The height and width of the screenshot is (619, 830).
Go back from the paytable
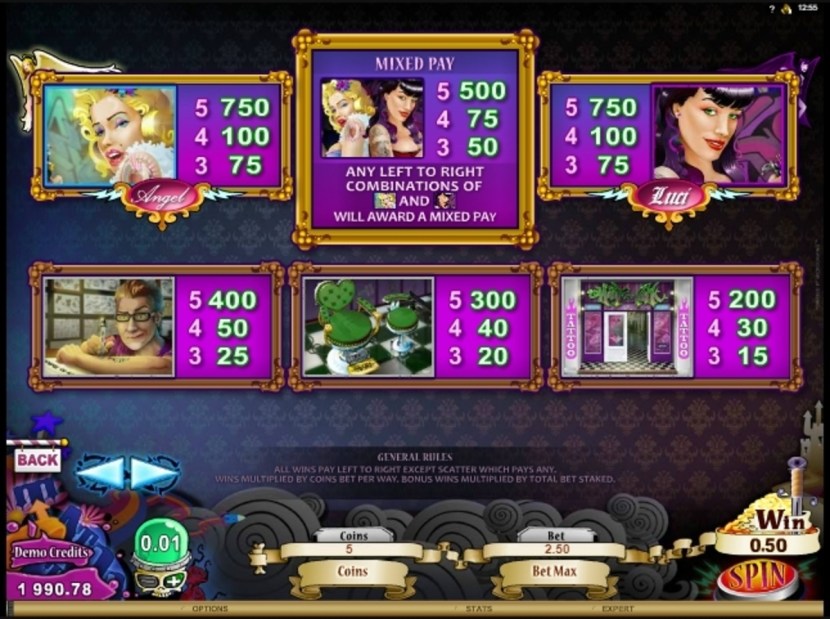pyautogui.click(x=38, y=459)
